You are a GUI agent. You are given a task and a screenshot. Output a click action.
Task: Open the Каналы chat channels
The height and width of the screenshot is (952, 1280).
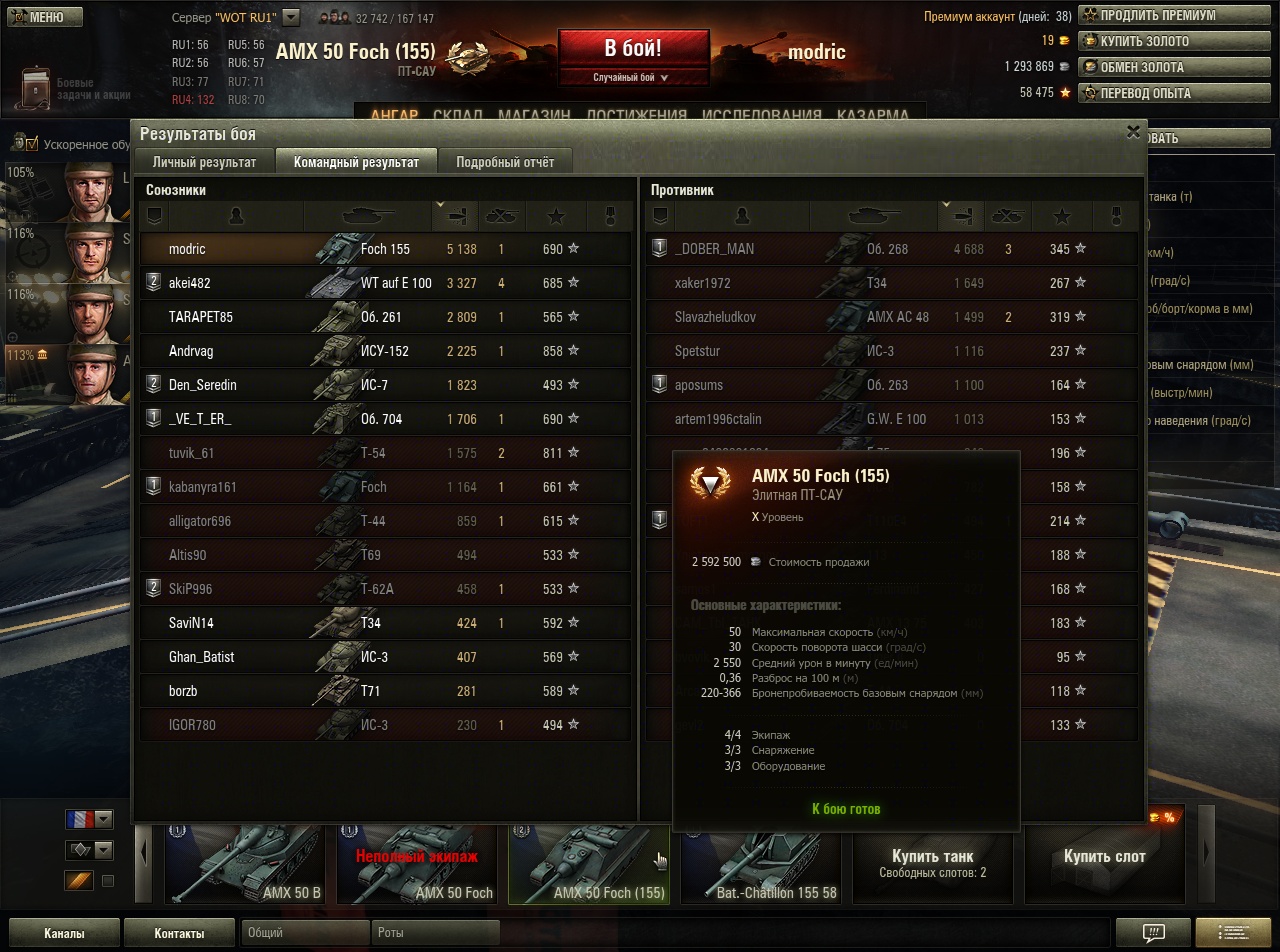pos(64,933)
